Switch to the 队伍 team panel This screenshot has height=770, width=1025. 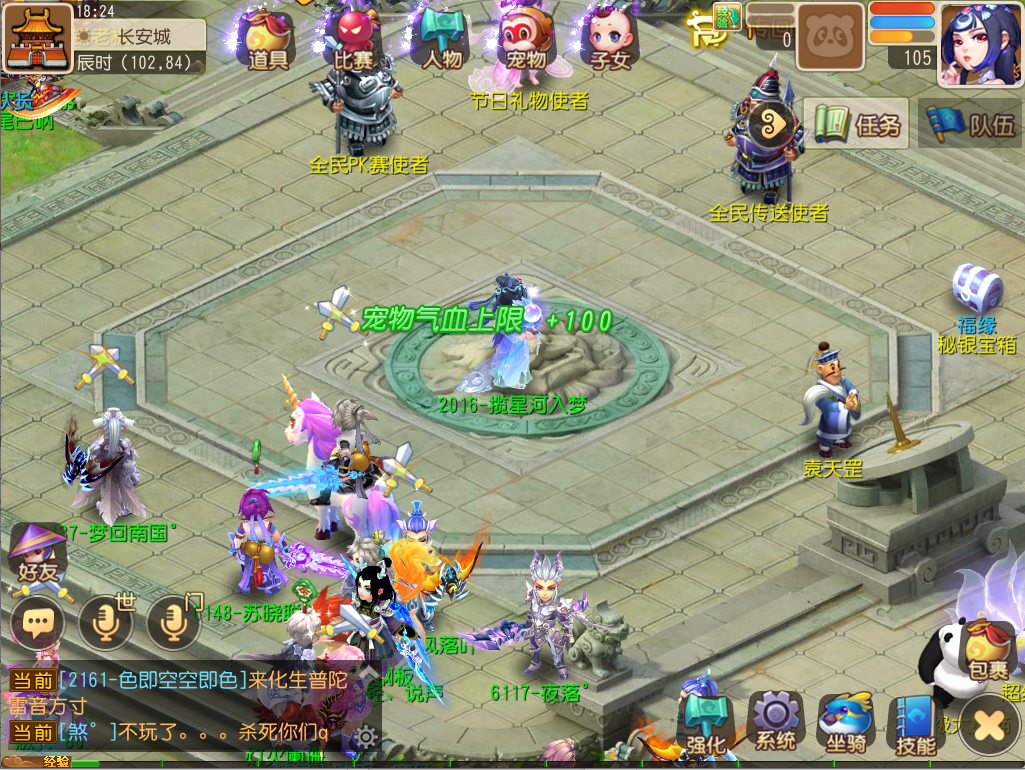pos(969,124)
